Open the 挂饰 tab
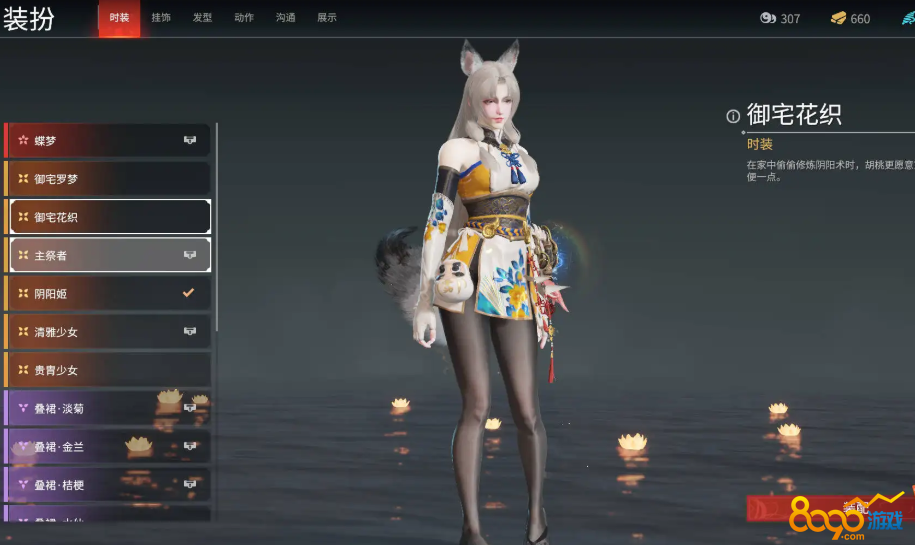 (161, 18)
